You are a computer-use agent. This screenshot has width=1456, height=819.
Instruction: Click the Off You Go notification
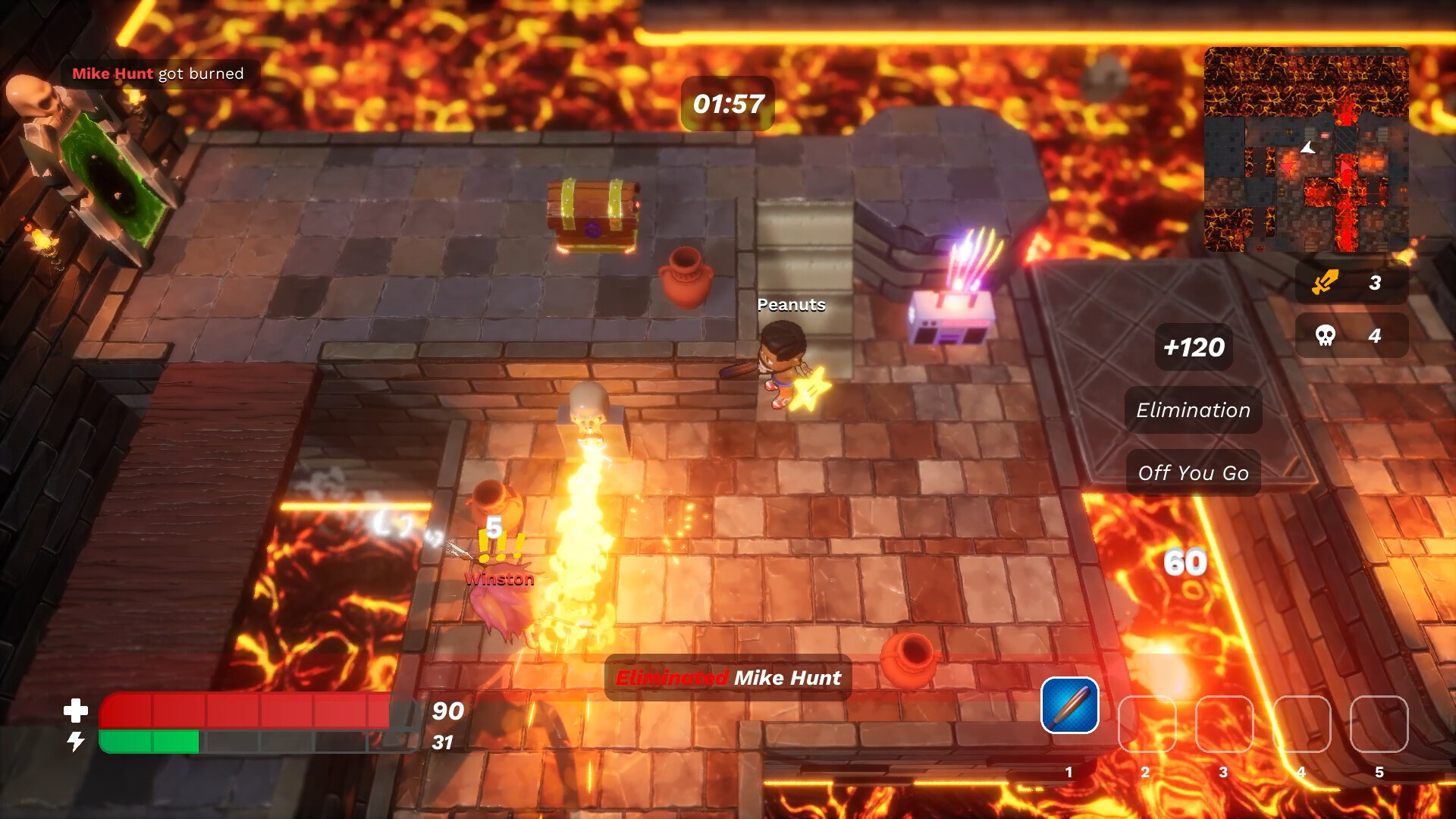1192,472
